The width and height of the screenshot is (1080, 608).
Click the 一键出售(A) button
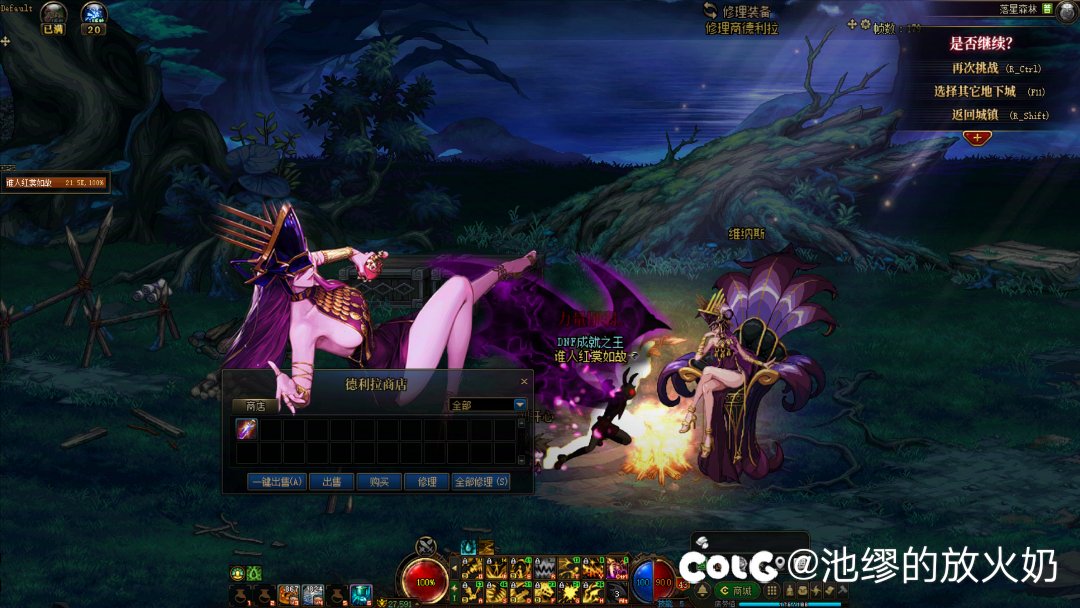click(277, 482)
